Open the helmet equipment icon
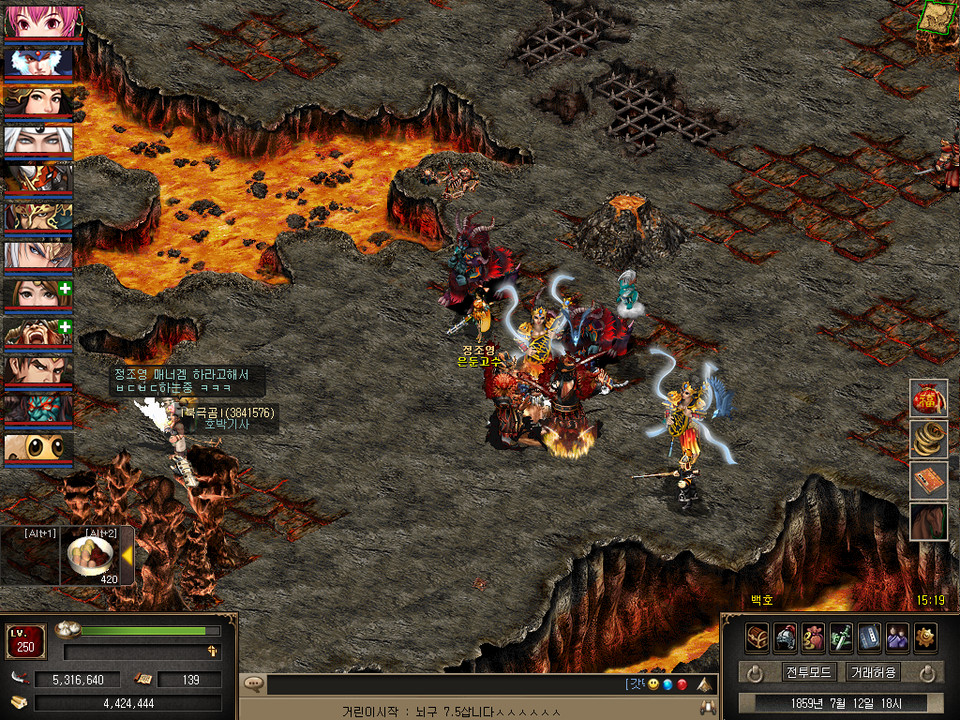Screen dimensions: 960x720 (x=785, y=637)
